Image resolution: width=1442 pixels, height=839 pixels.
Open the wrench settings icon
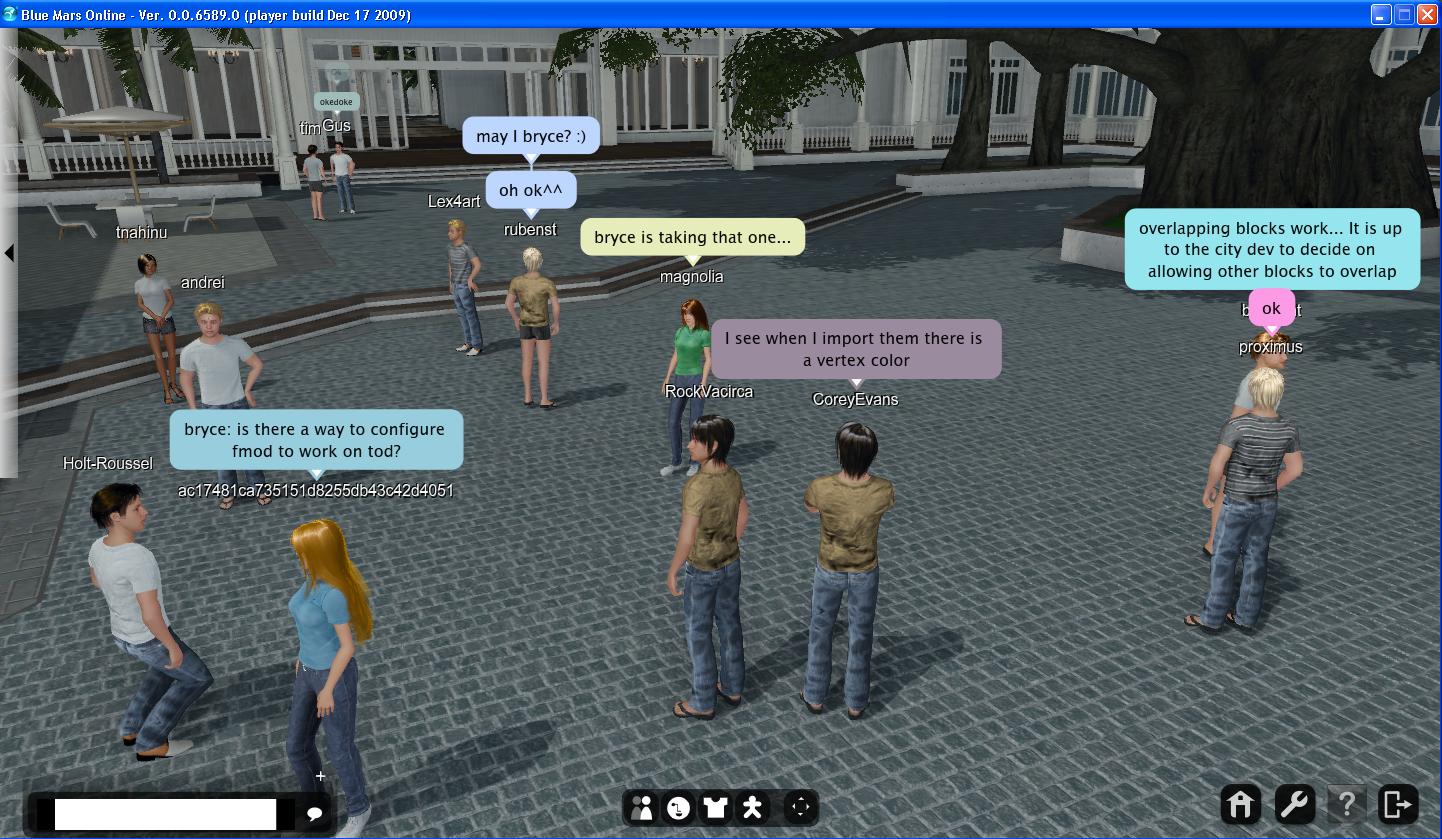point(1293,804)
